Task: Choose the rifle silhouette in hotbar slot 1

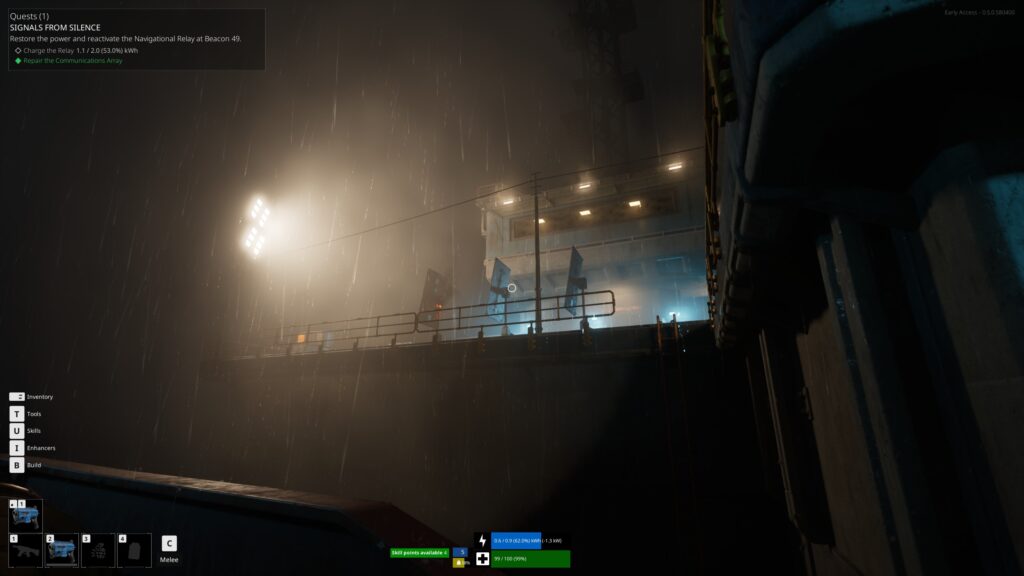Action: 26,550
